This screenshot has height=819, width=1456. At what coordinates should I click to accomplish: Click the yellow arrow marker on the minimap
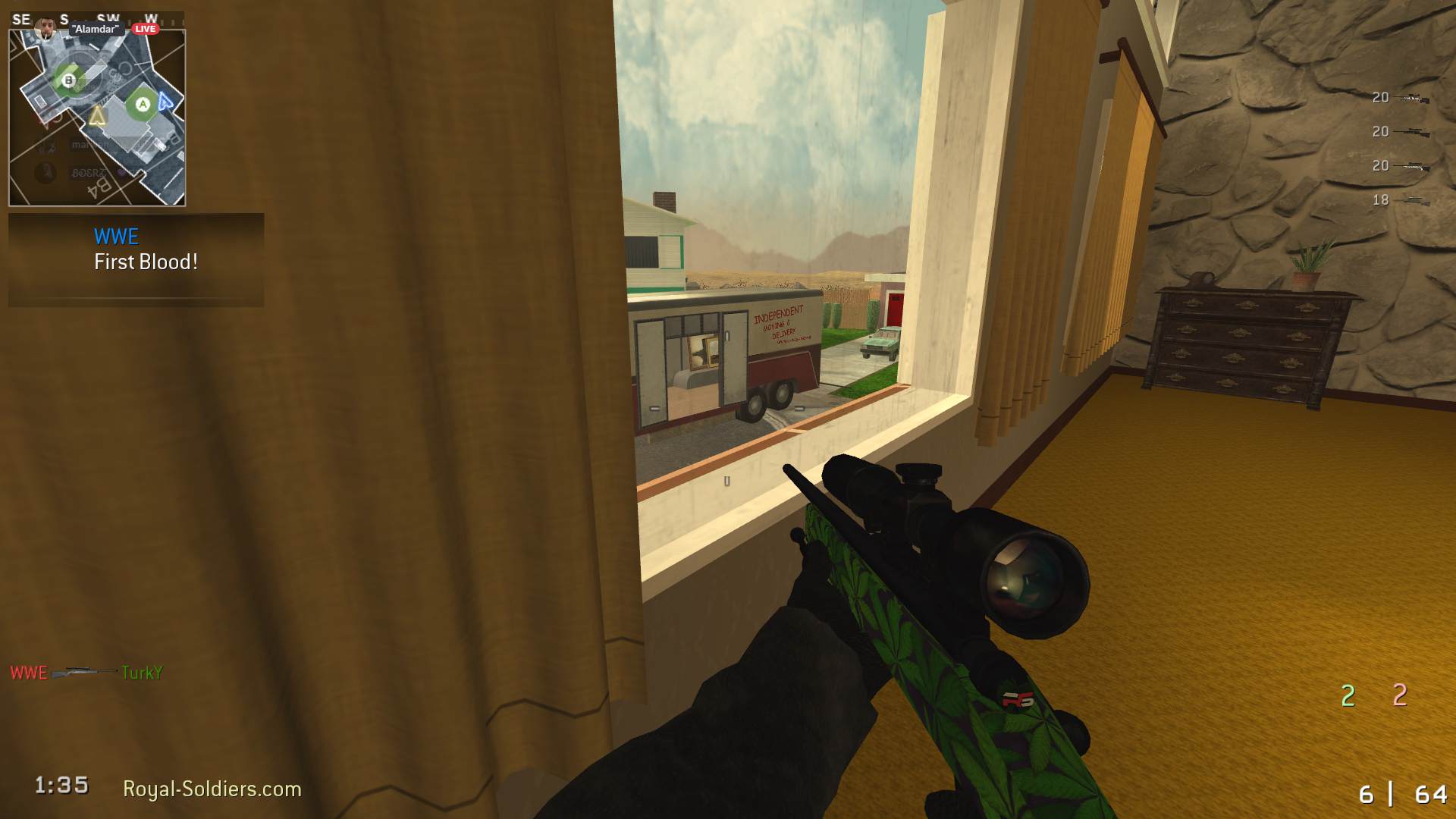click(97, 115)
